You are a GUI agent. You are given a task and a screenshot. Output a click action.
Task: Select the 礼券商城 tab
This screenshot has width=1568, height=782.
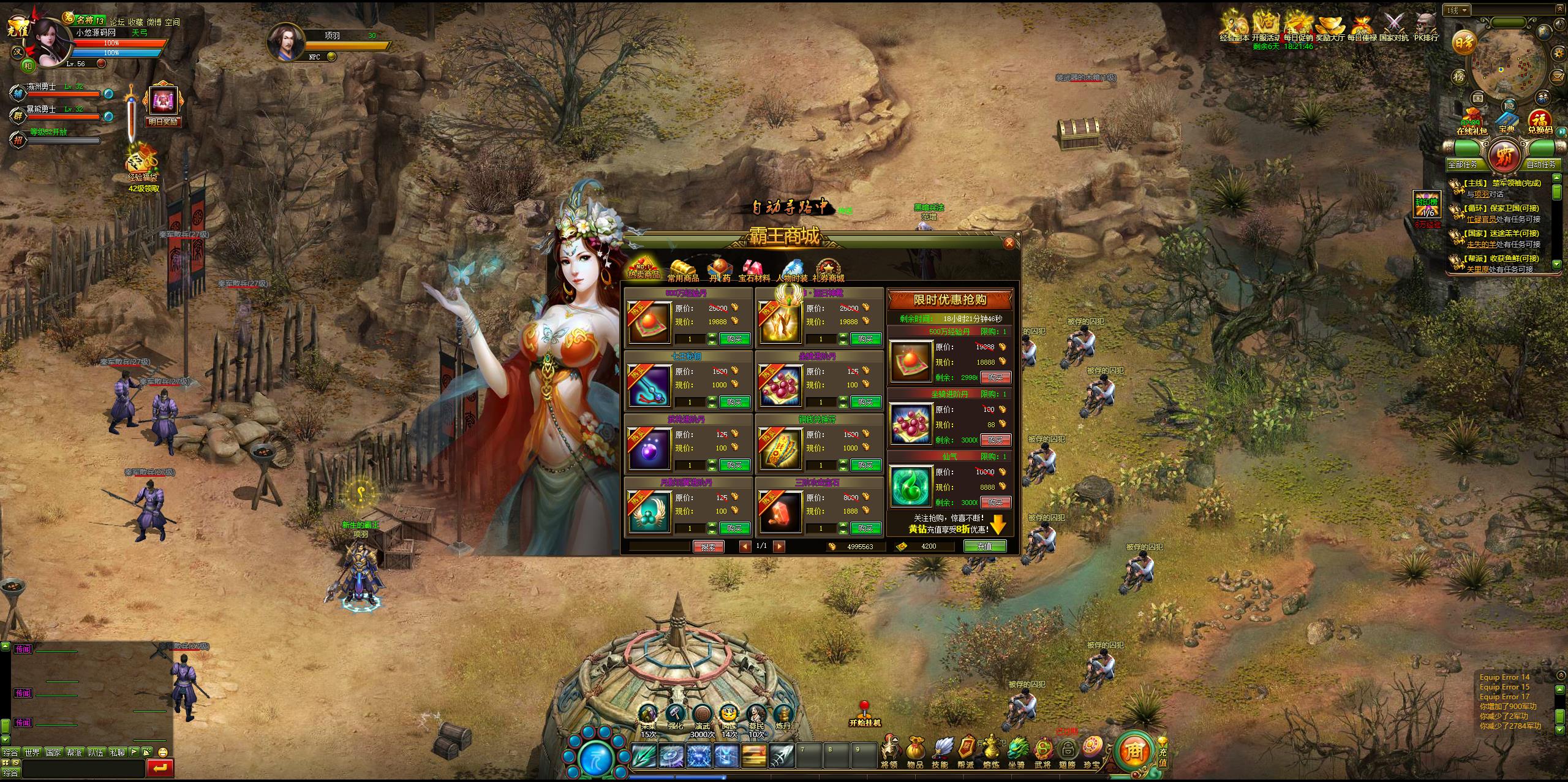coord(828,271)
